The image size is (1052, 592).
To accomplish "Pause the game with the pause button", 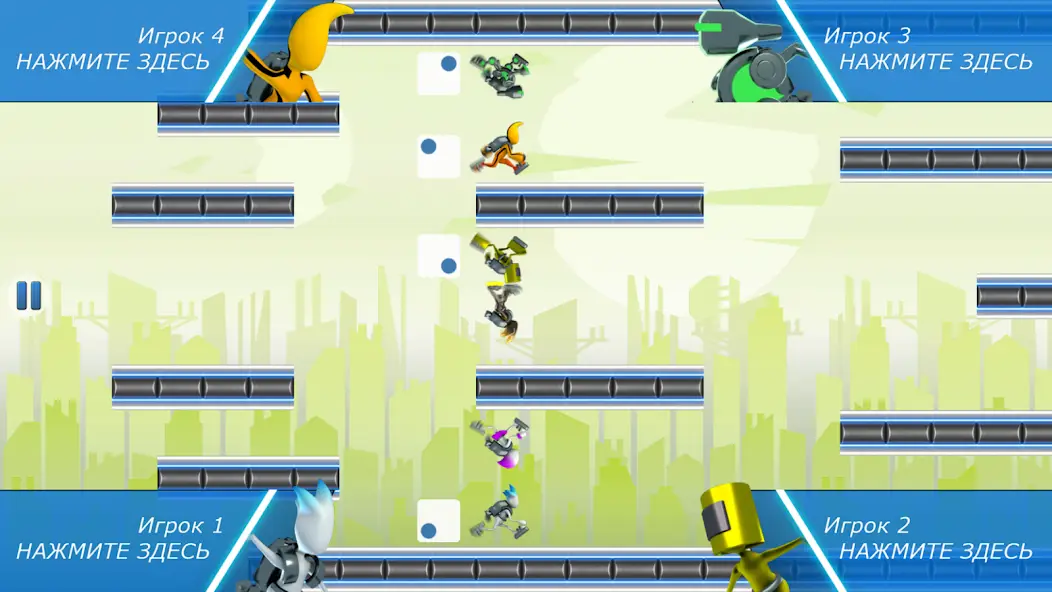I will (x=28, y=296).
